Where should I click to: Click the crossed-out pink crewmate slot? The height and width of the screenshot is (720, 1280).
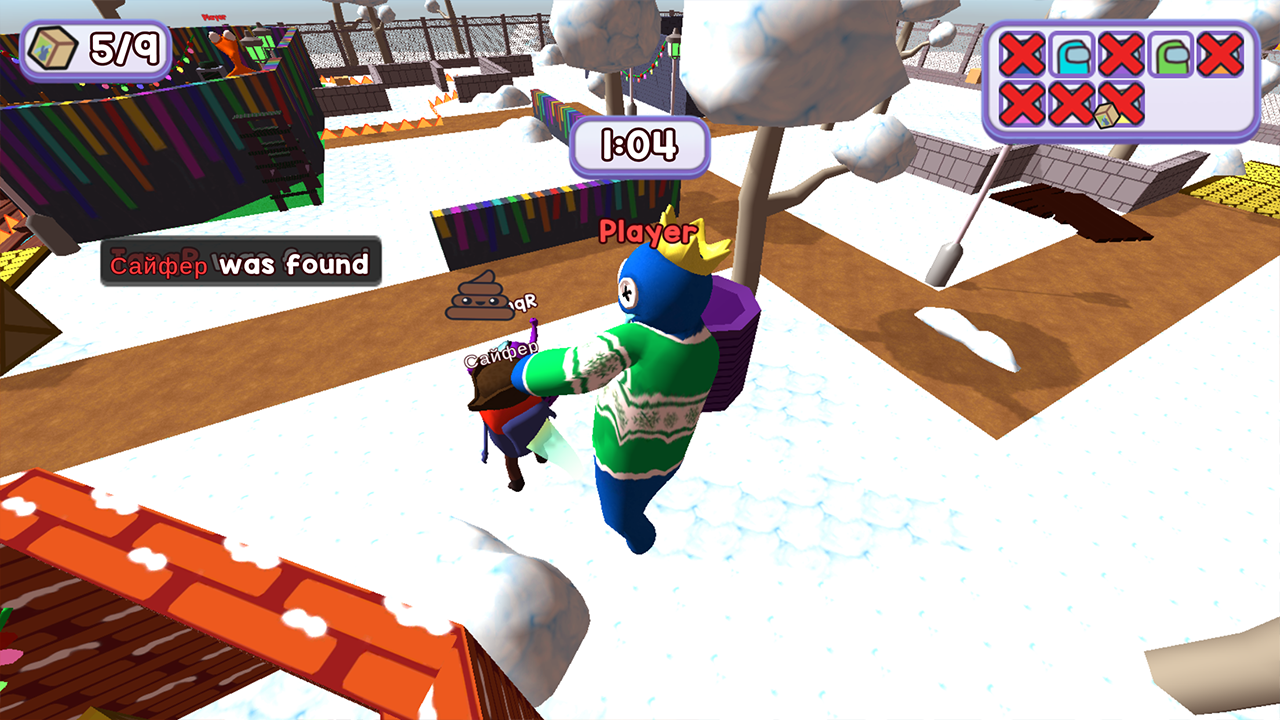[x=1022, y=105]
